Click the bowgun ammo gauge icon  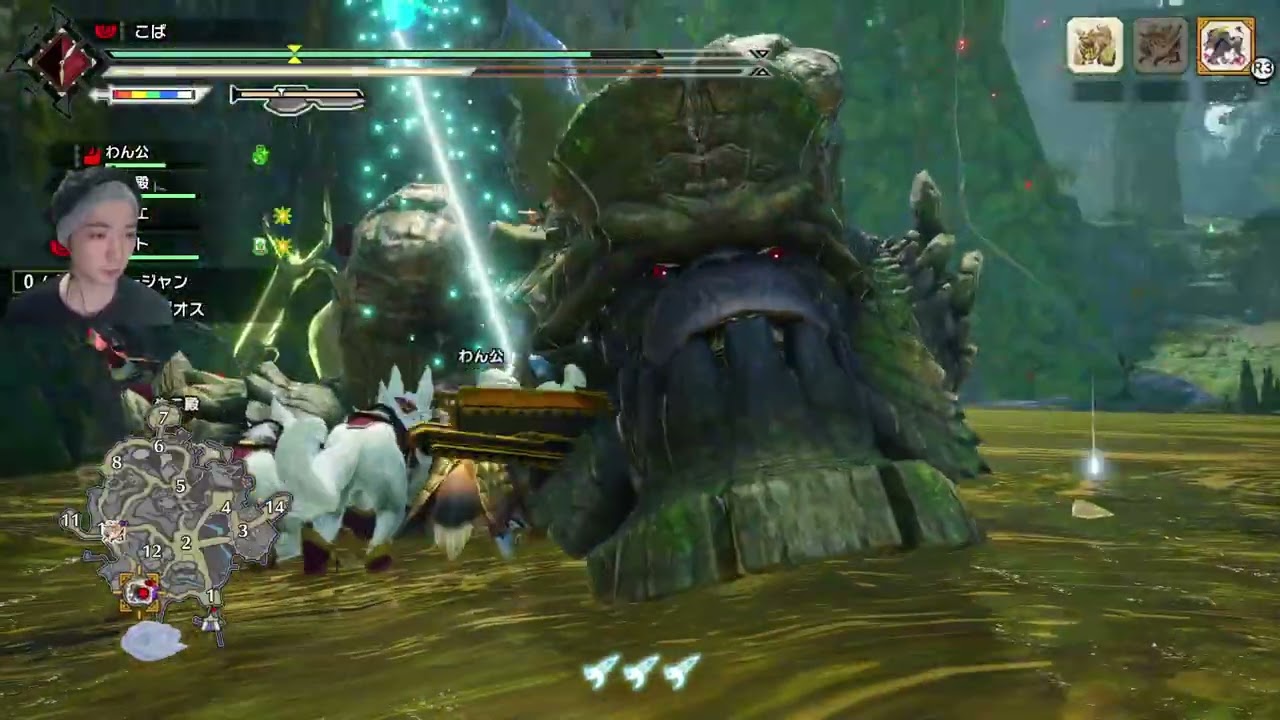click(x=297, y=97)
